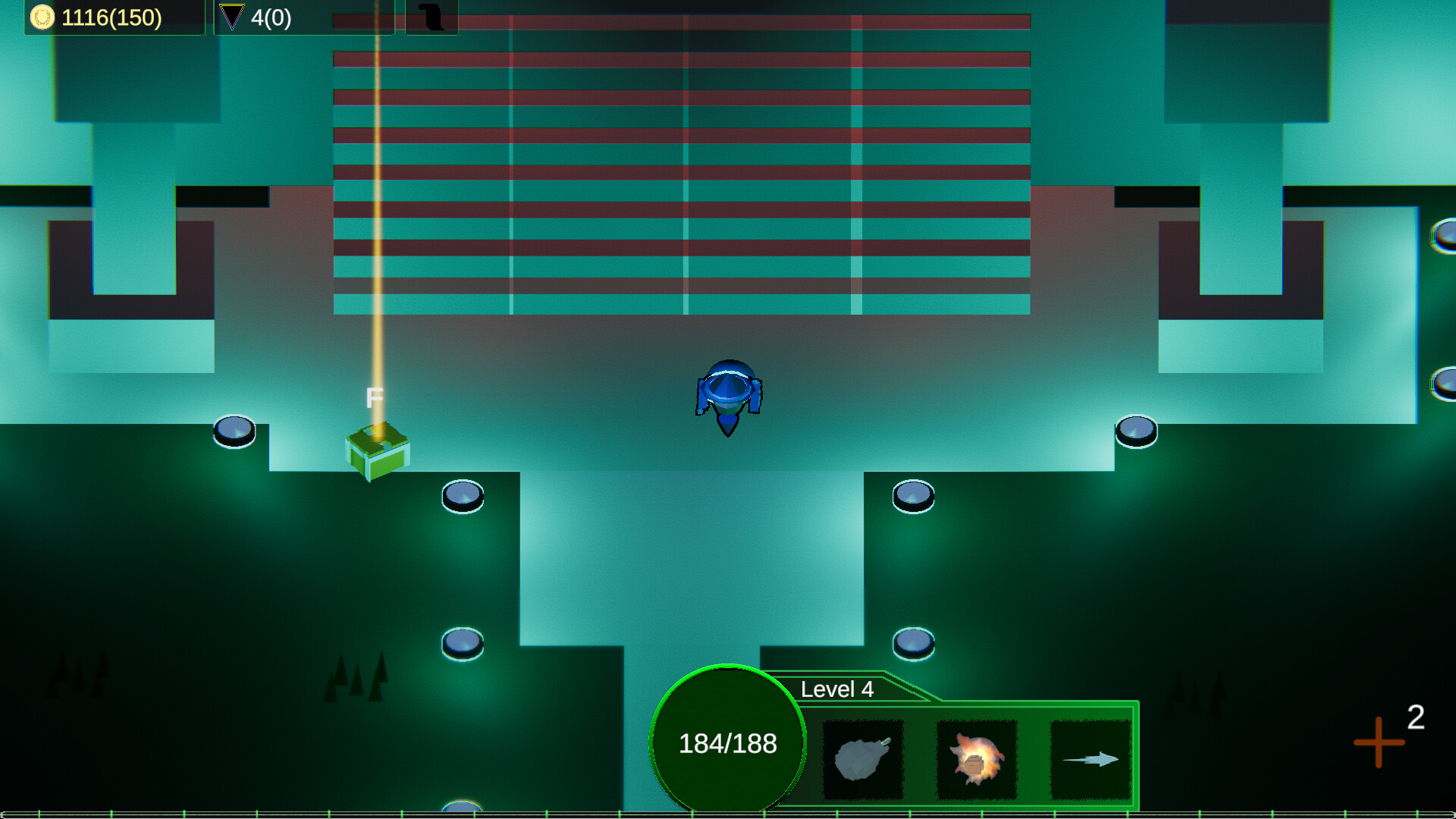Select the grenade ability icon

[862, 758]
